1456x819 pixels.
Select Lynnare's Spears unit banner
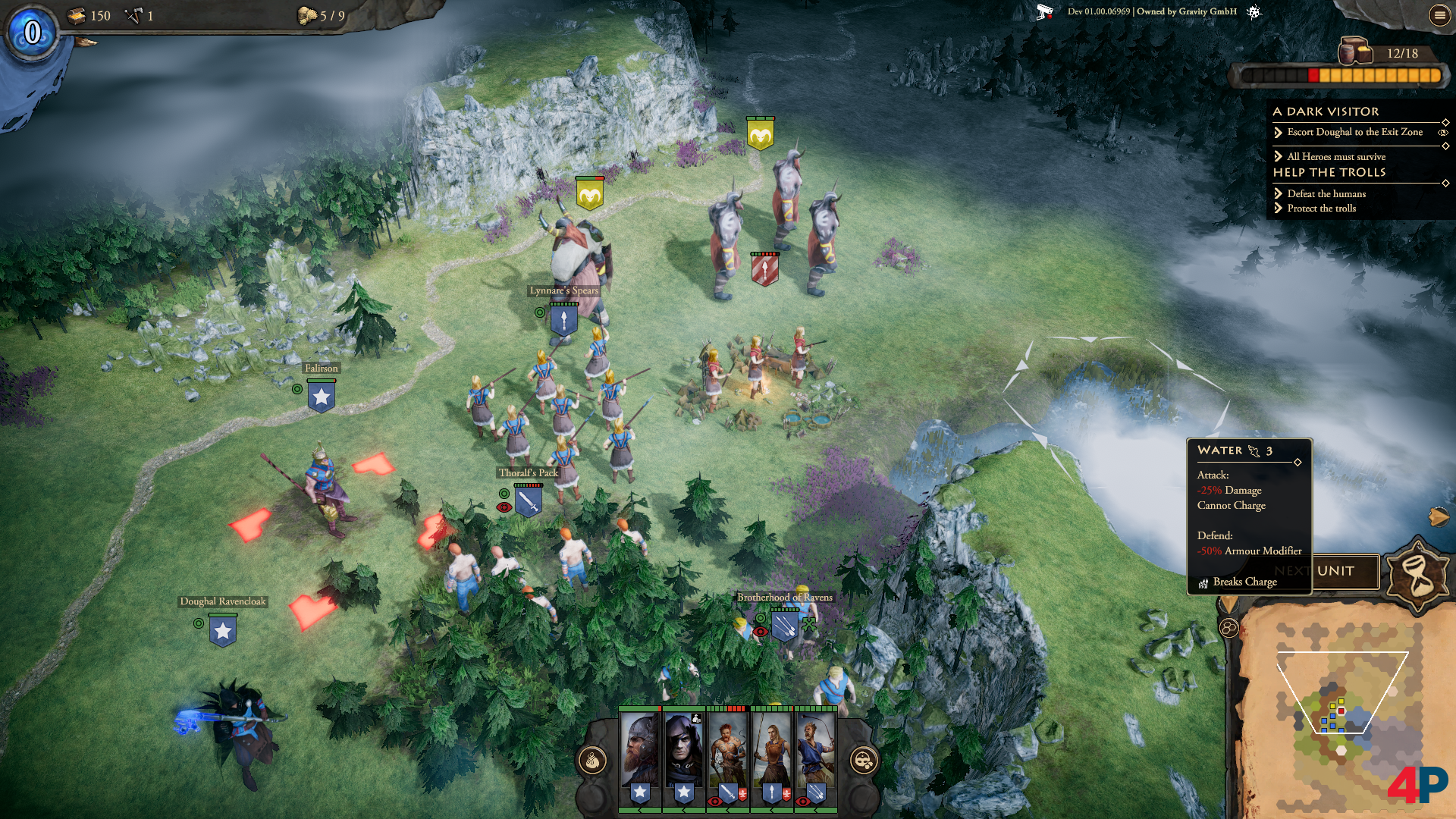tap(563, 319)
